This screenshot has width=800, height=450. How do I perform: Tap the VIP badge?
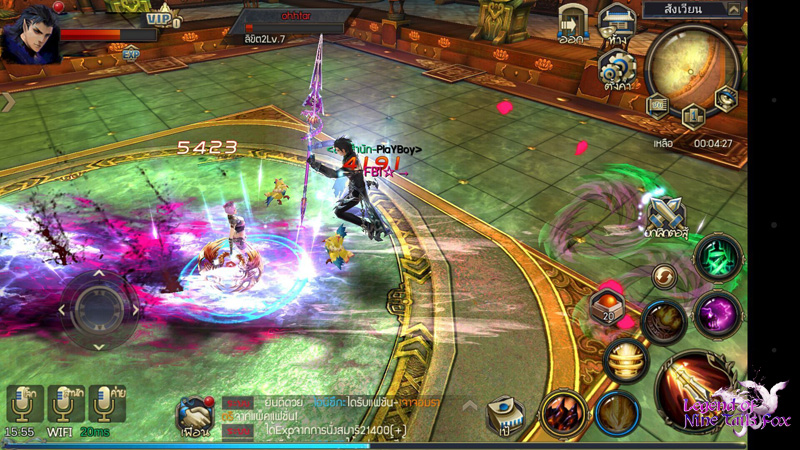[162, 17]
